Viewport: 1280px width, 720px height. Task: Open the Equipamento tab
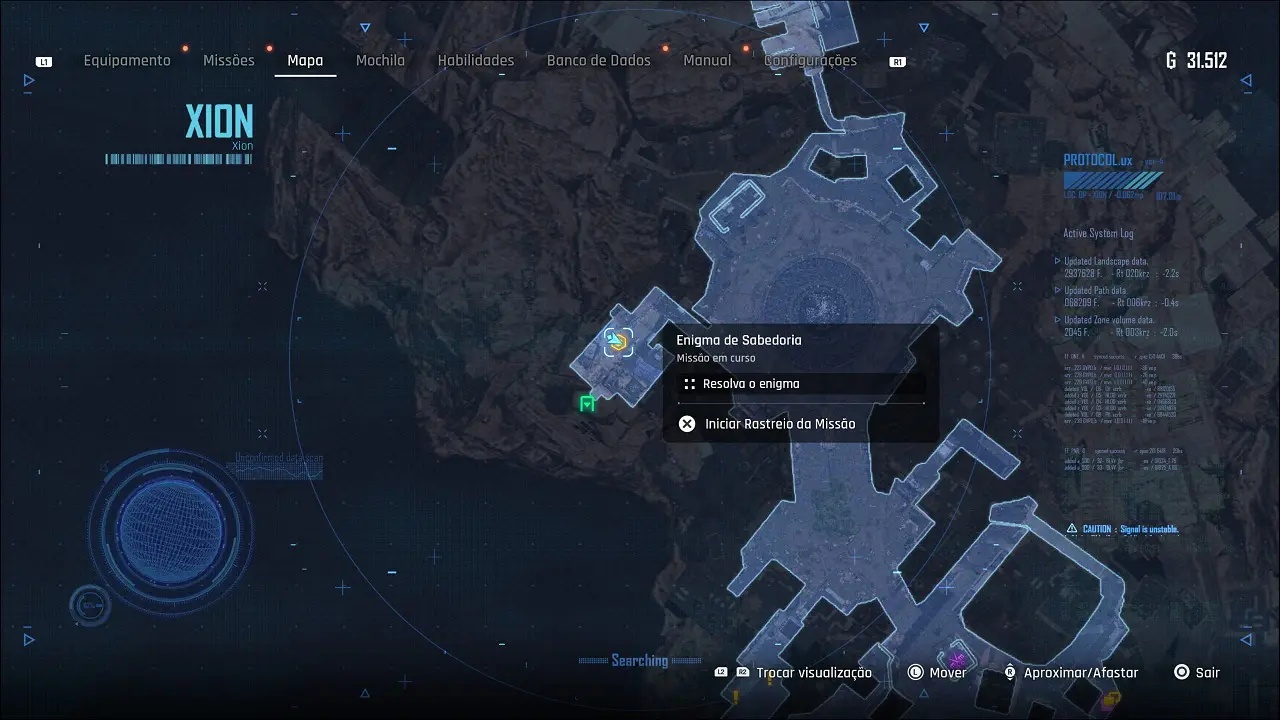coord(127,61)
